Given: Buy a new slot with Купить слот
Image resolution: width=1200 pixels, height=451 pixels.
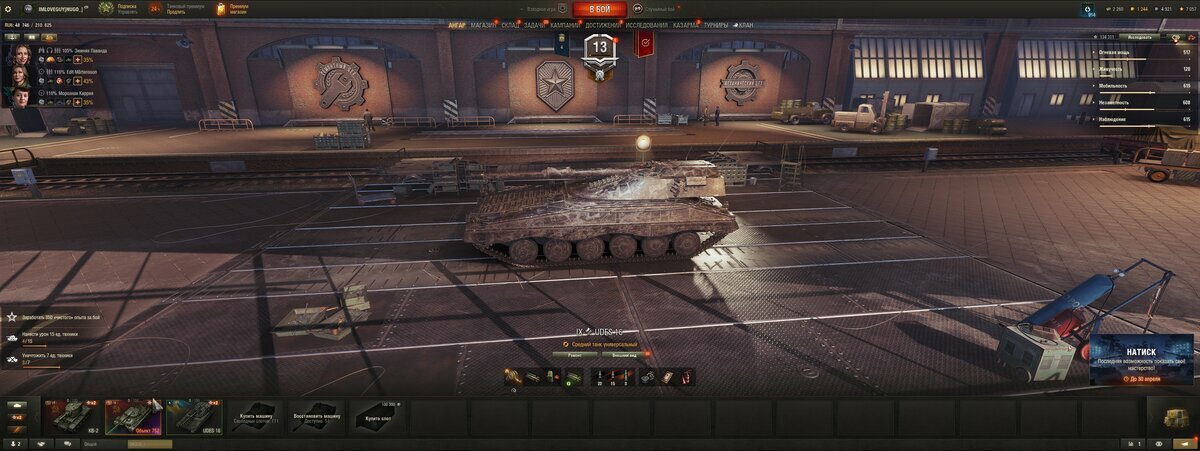Looking at the screenshot, I should (378, 417).
